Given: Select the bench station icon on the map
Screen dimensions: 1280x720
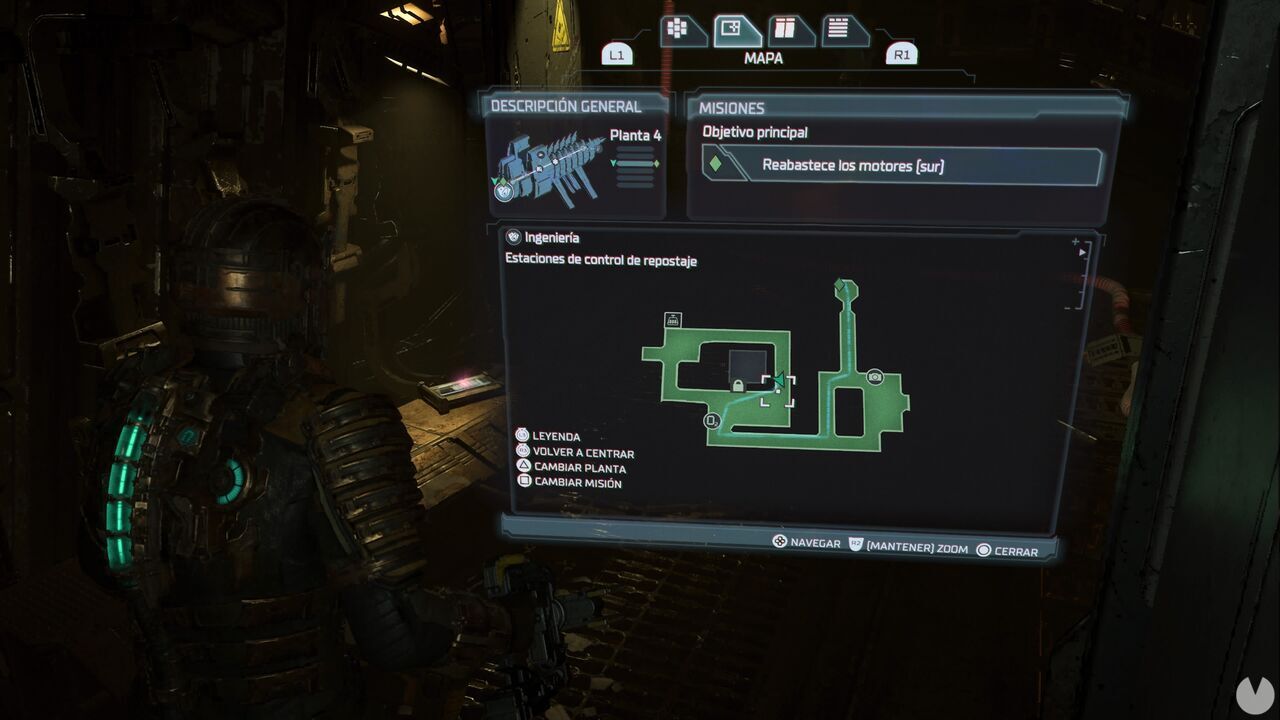Looking at the screenshot, I should click(672, 319).
